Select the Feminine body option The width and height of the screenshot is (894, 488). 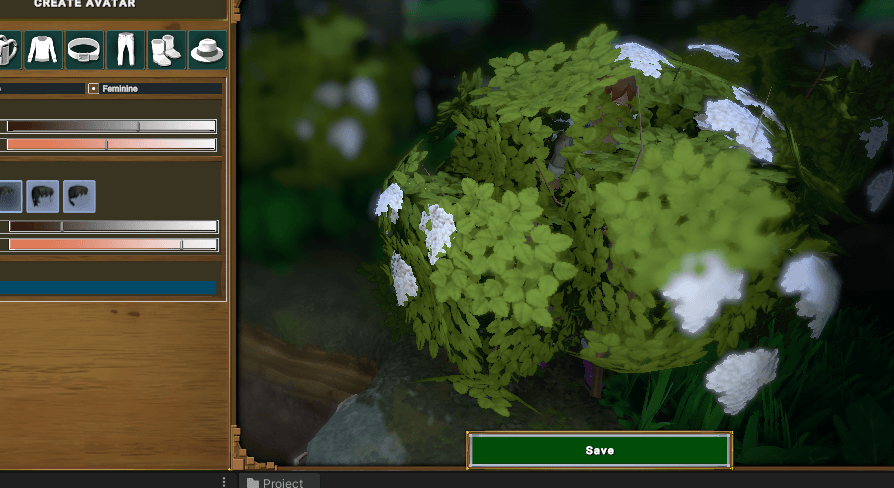[x=94, y=89]
